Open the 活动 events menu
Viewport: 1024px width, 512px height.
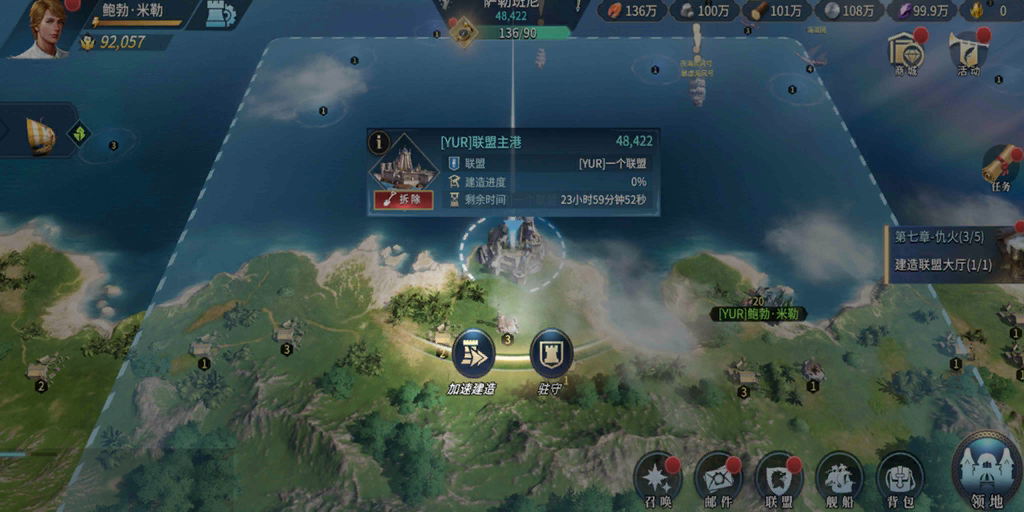click(966, 51)
